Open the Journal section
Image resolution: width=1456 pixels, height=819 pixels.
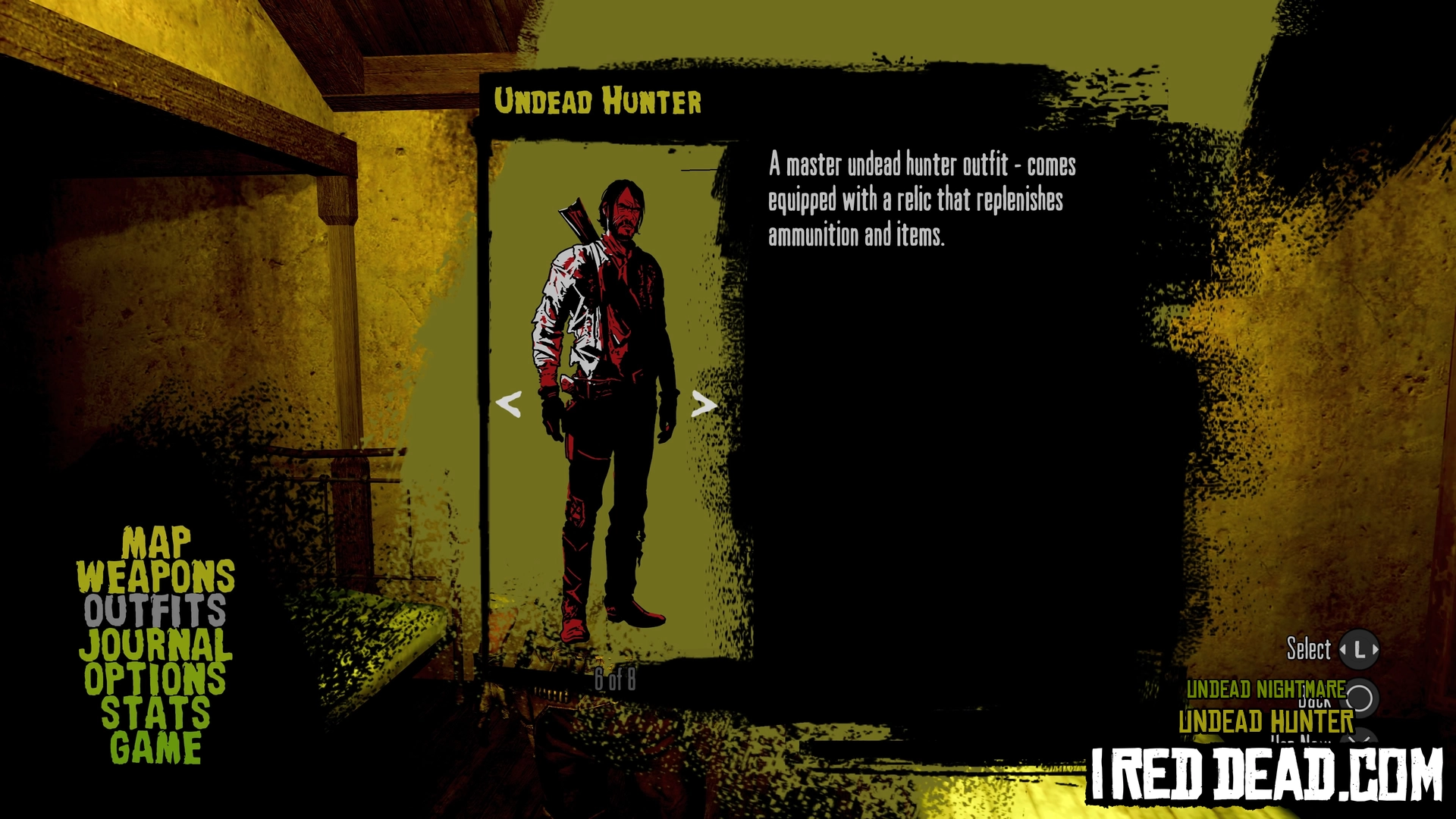155,645
